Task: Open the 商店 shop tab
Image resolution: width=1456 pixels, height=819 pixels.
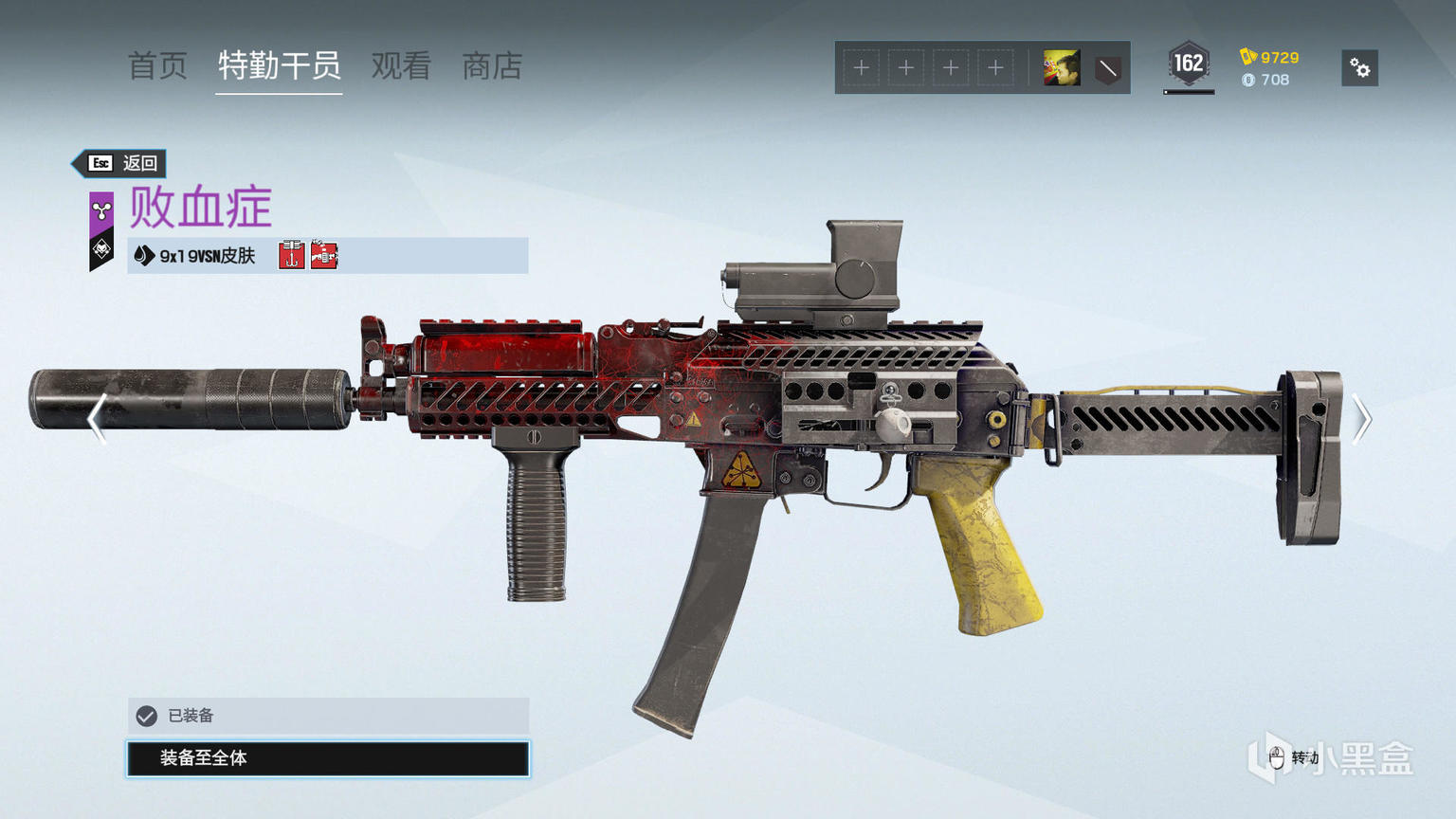Action: pos(492,66)
